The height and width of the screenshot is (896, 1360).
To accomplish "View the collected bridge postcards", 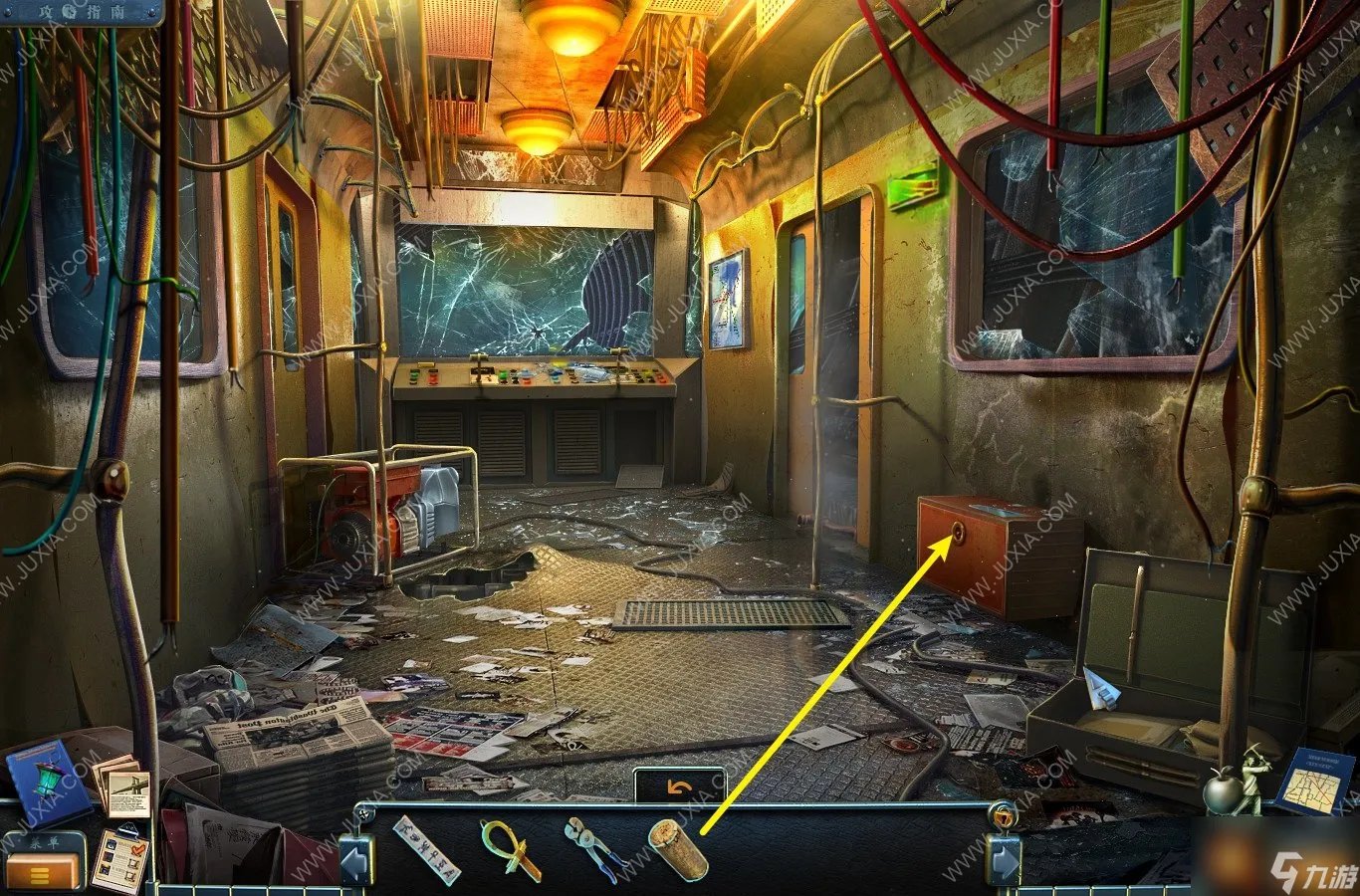I will coord(124,788).
